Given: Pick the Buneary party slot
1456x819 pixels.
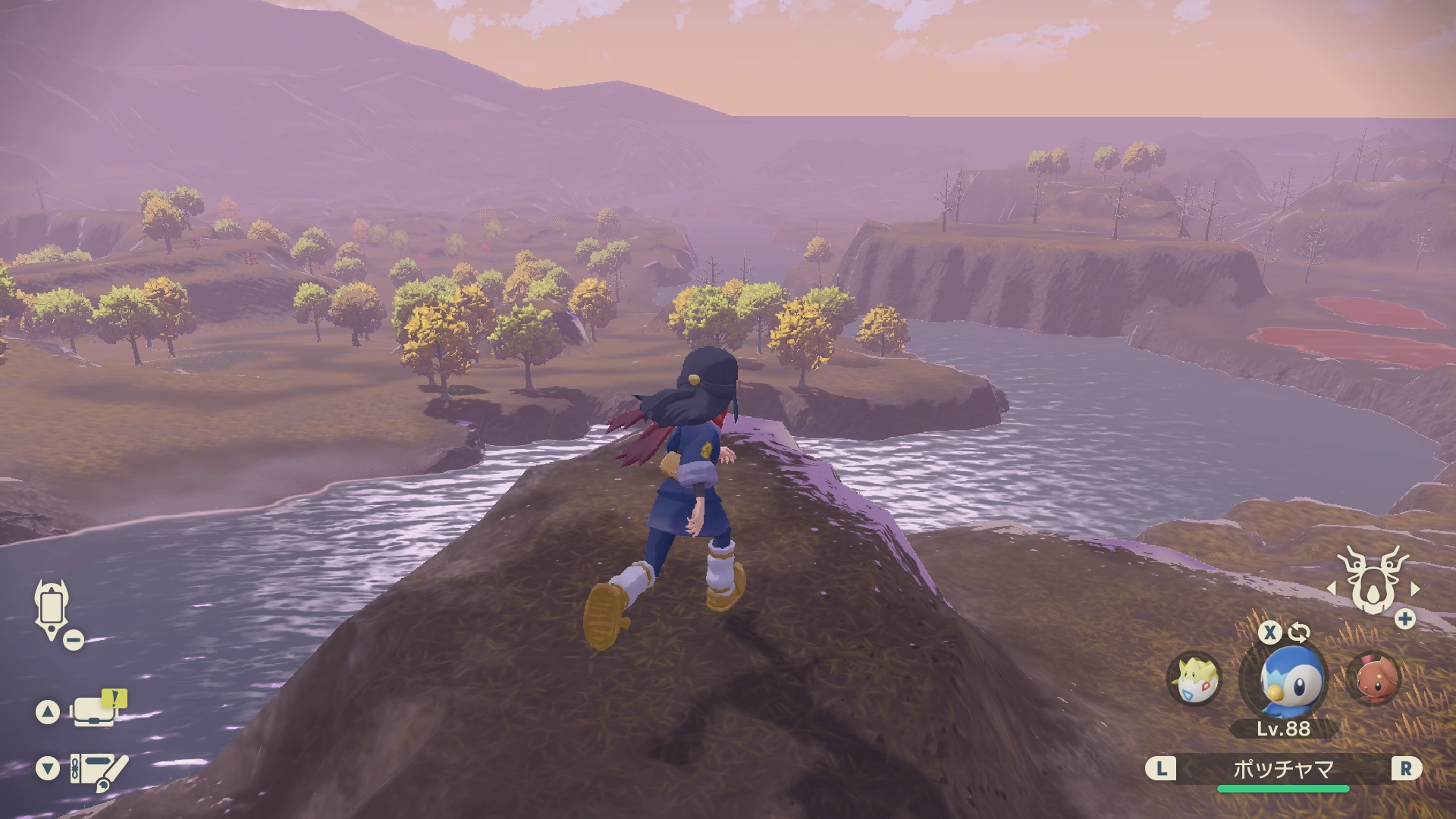Looking at the screenshot, I should (x=1373, y=678).
